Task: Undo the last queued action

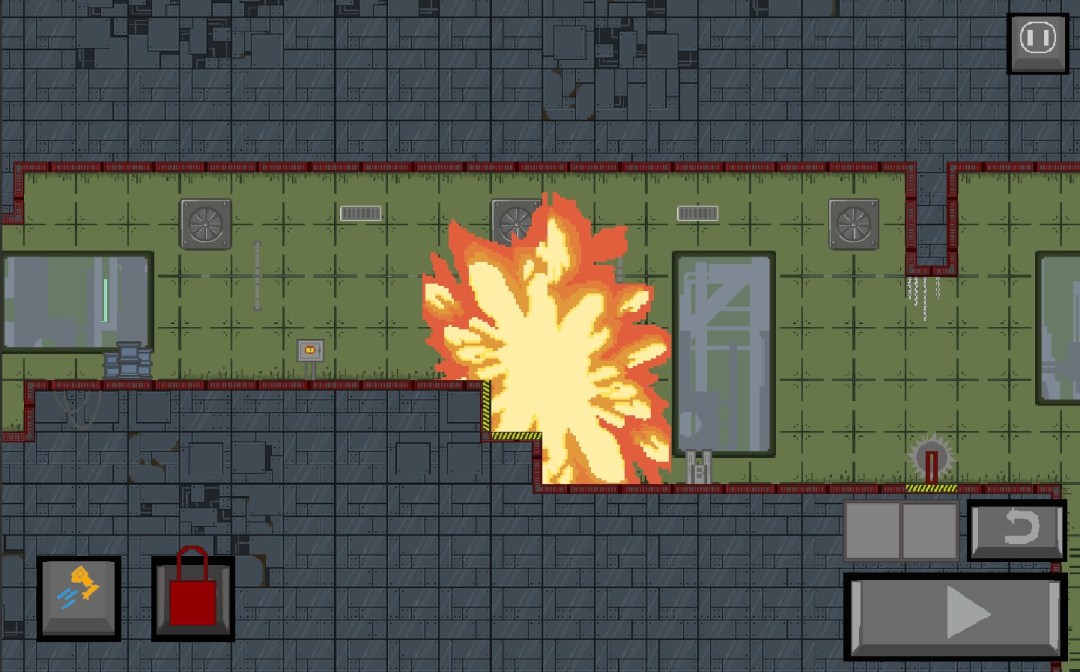Action: pos(1017,528)
